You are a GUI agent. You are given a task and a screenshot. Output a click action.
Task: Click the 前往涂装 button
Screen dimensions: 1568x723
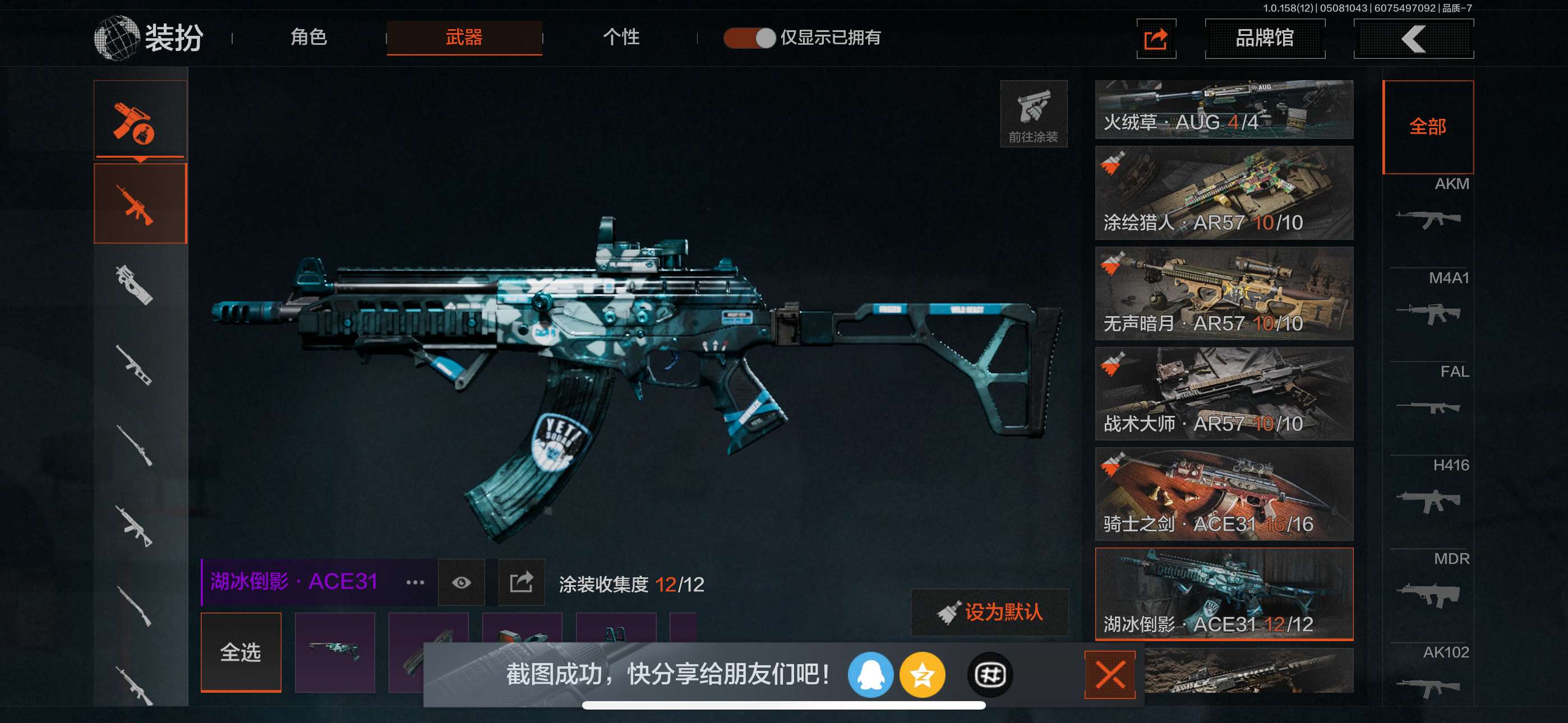[x=1033, y=114]
